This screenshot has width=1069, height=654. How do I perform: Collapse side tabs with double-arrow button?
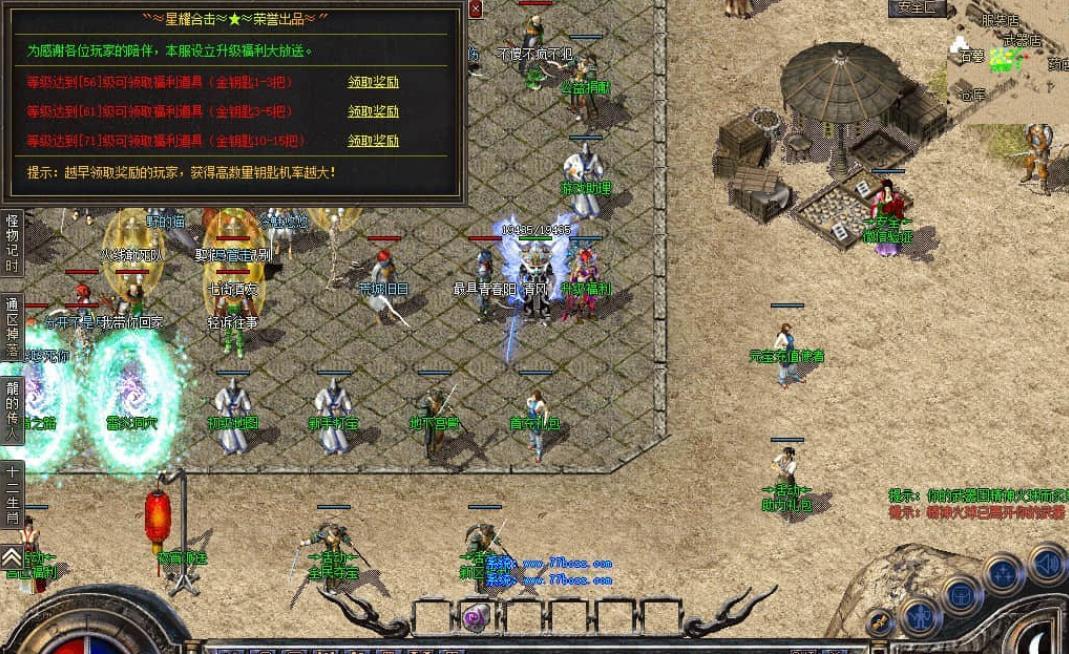pyautogui.click(x=12, y=556)
